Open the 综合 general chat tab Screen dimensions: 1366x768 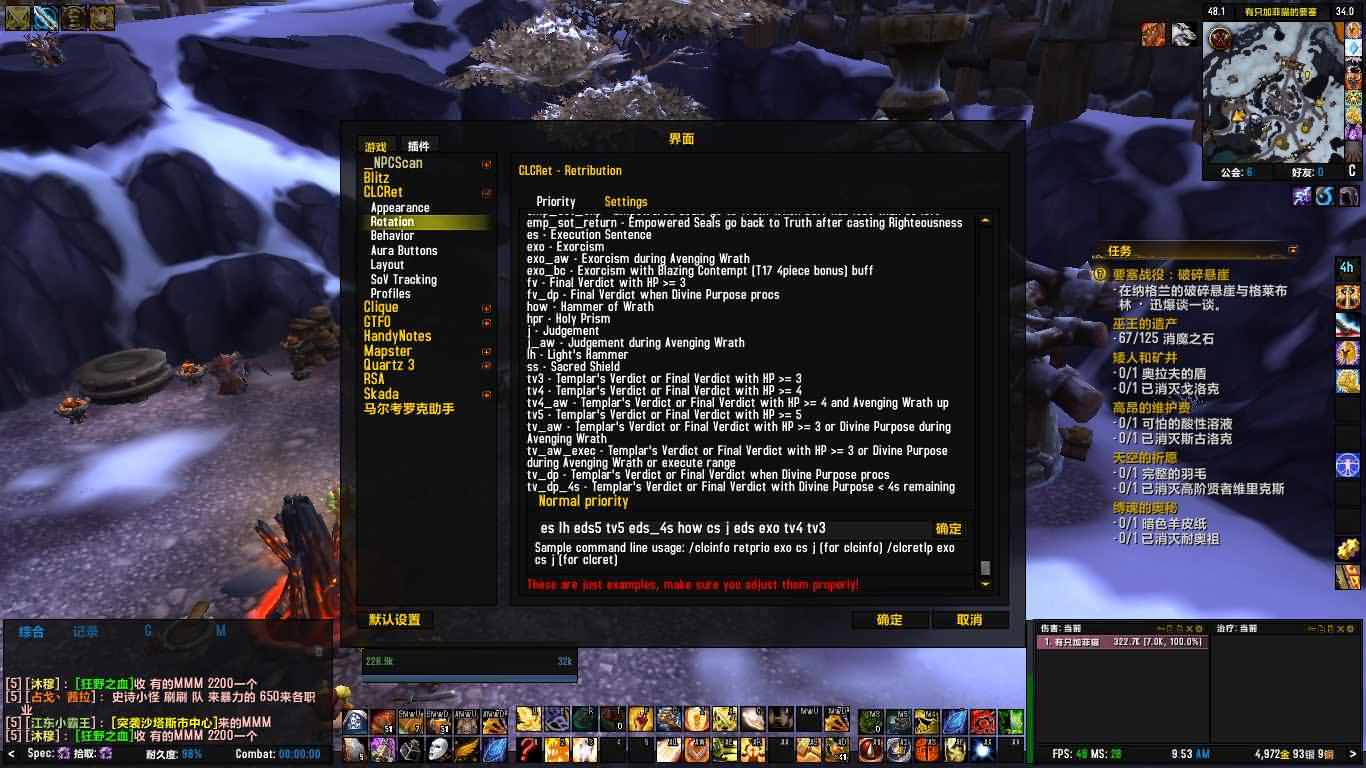tap(32, 631)
